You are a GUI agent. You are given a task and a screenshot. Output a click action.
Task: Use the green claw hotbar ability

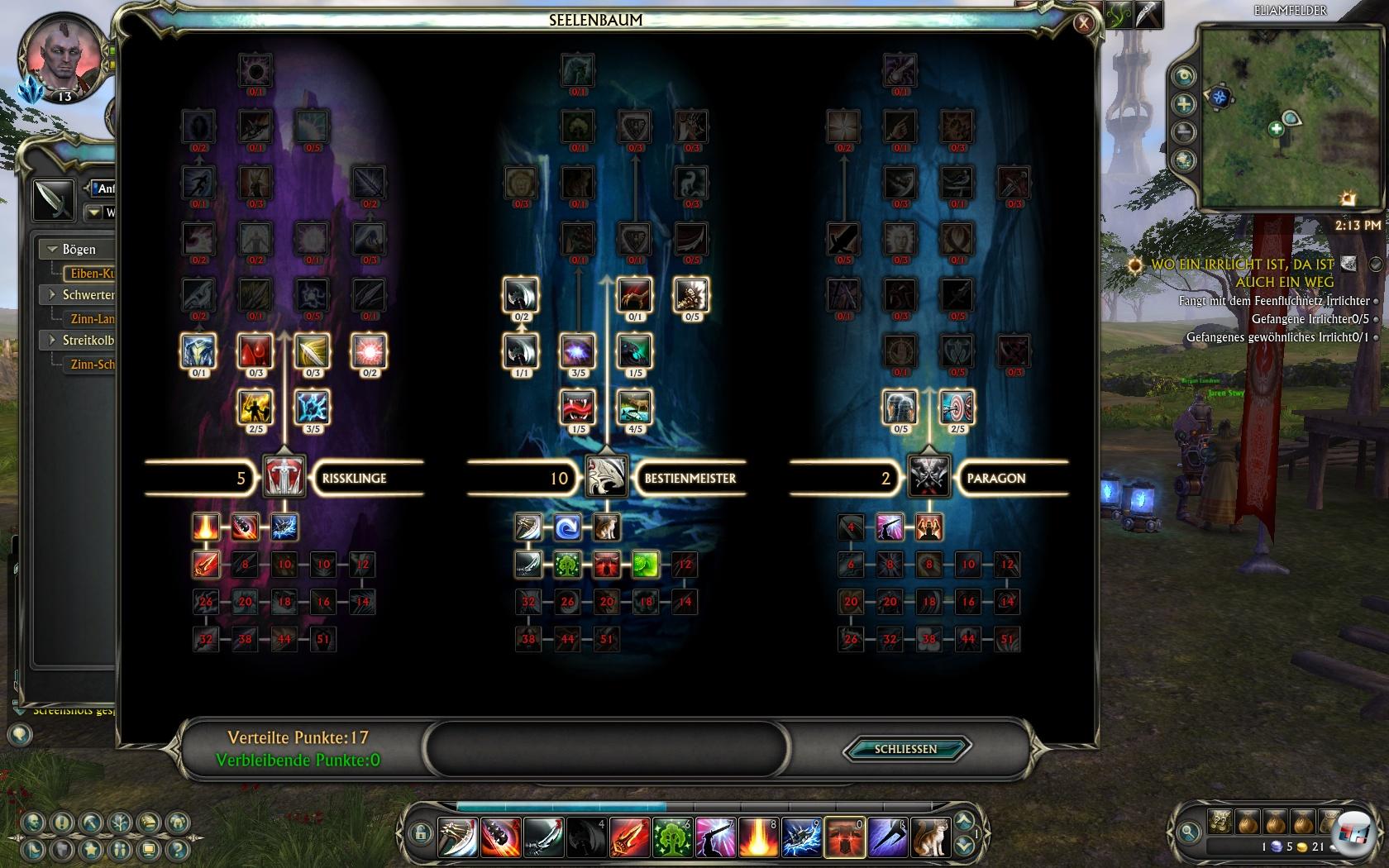[671, 837]
